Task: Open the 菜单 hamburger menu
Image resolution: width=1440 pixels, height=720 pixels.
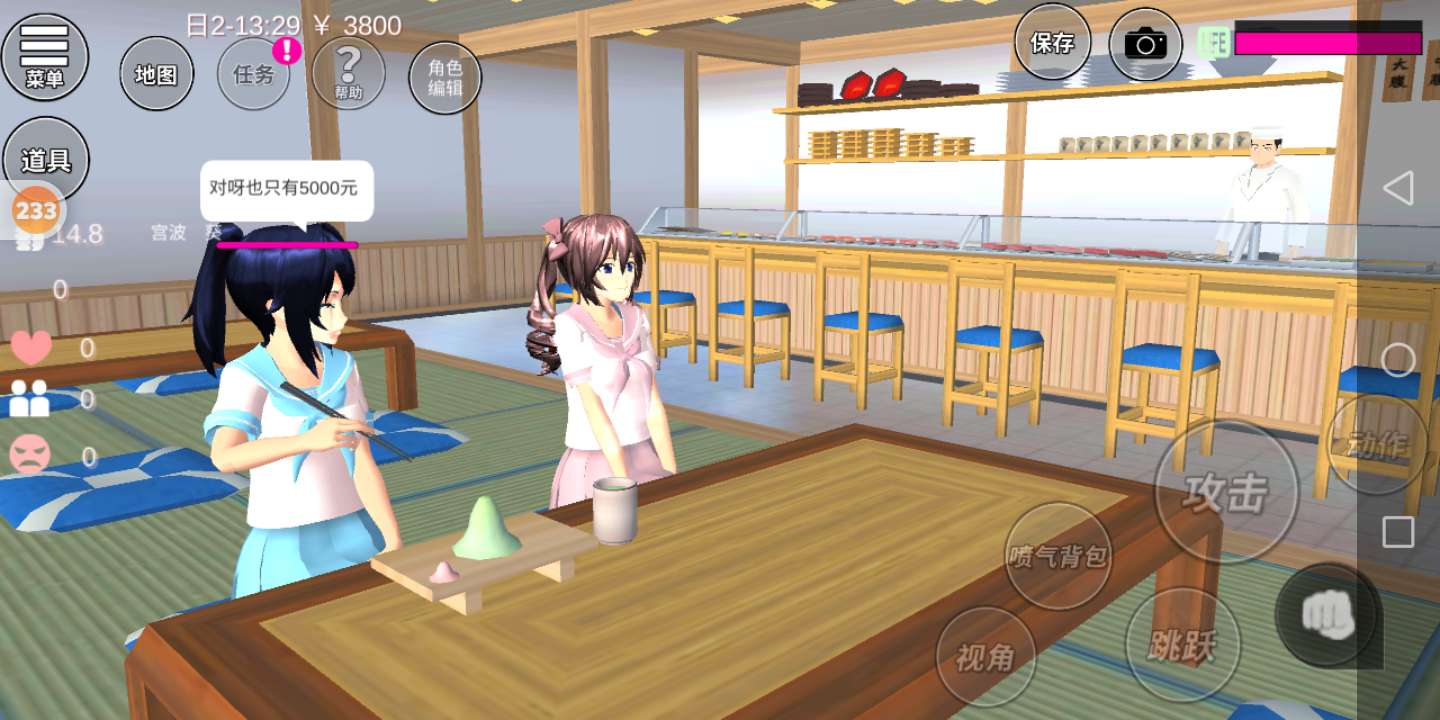Action: pos(45,55)
